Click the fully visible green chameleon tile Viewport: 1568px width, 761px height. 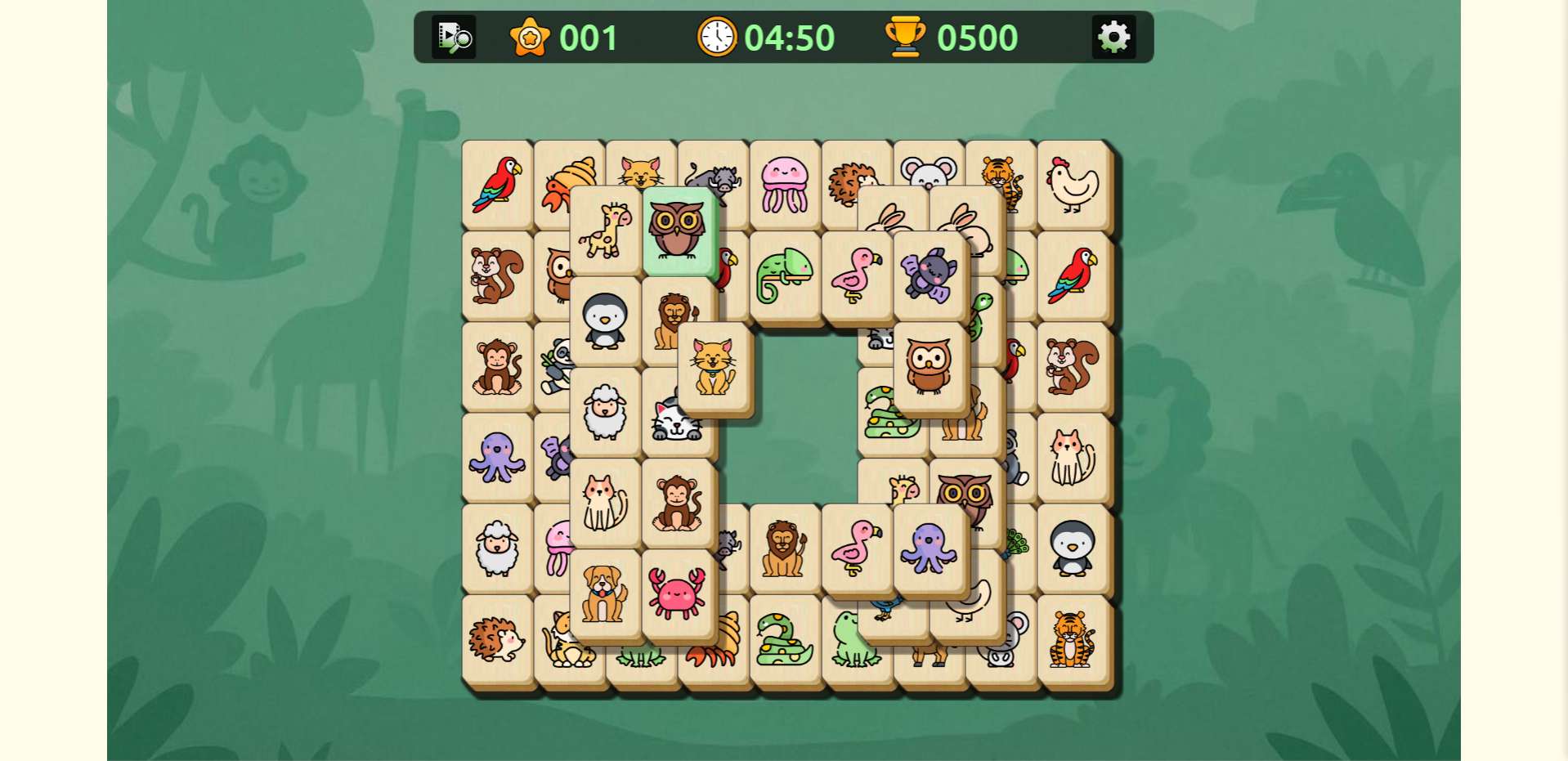point(785,275)
